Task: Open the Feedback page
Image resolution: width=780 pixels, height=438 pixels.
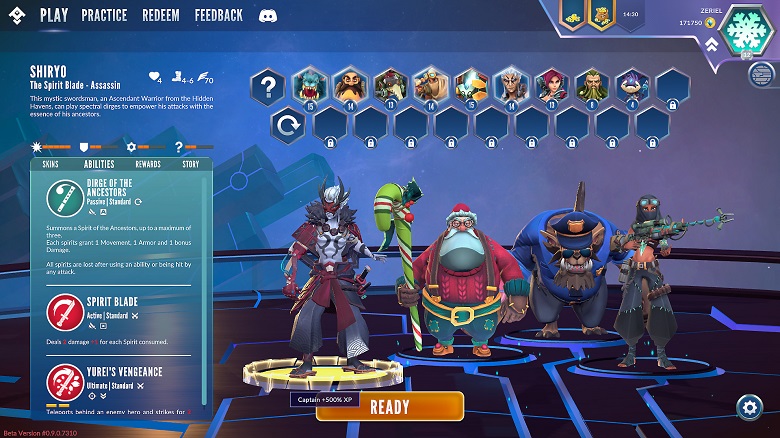Action: tap(219, 15)
